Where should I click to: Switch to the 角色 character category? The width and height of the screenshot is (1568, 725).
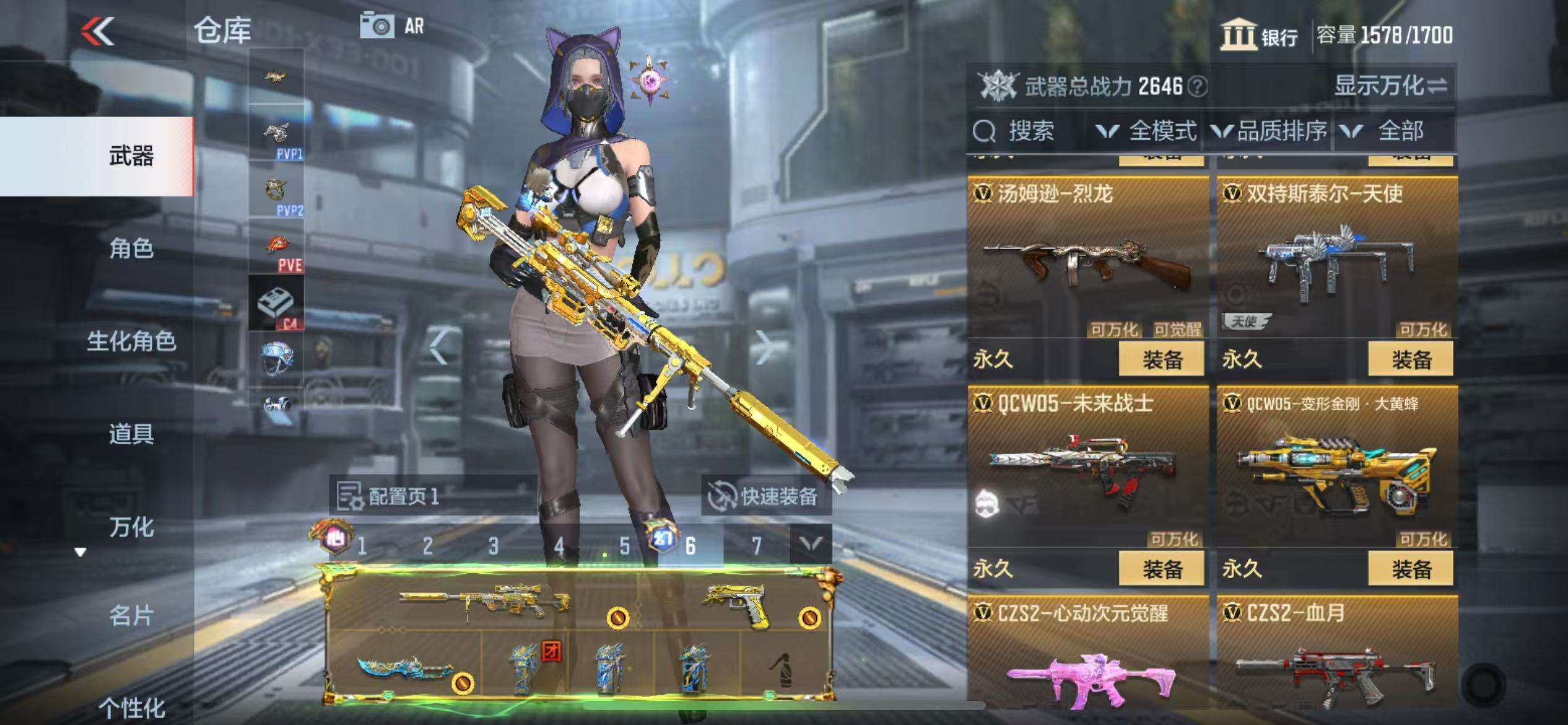[131, 248]
